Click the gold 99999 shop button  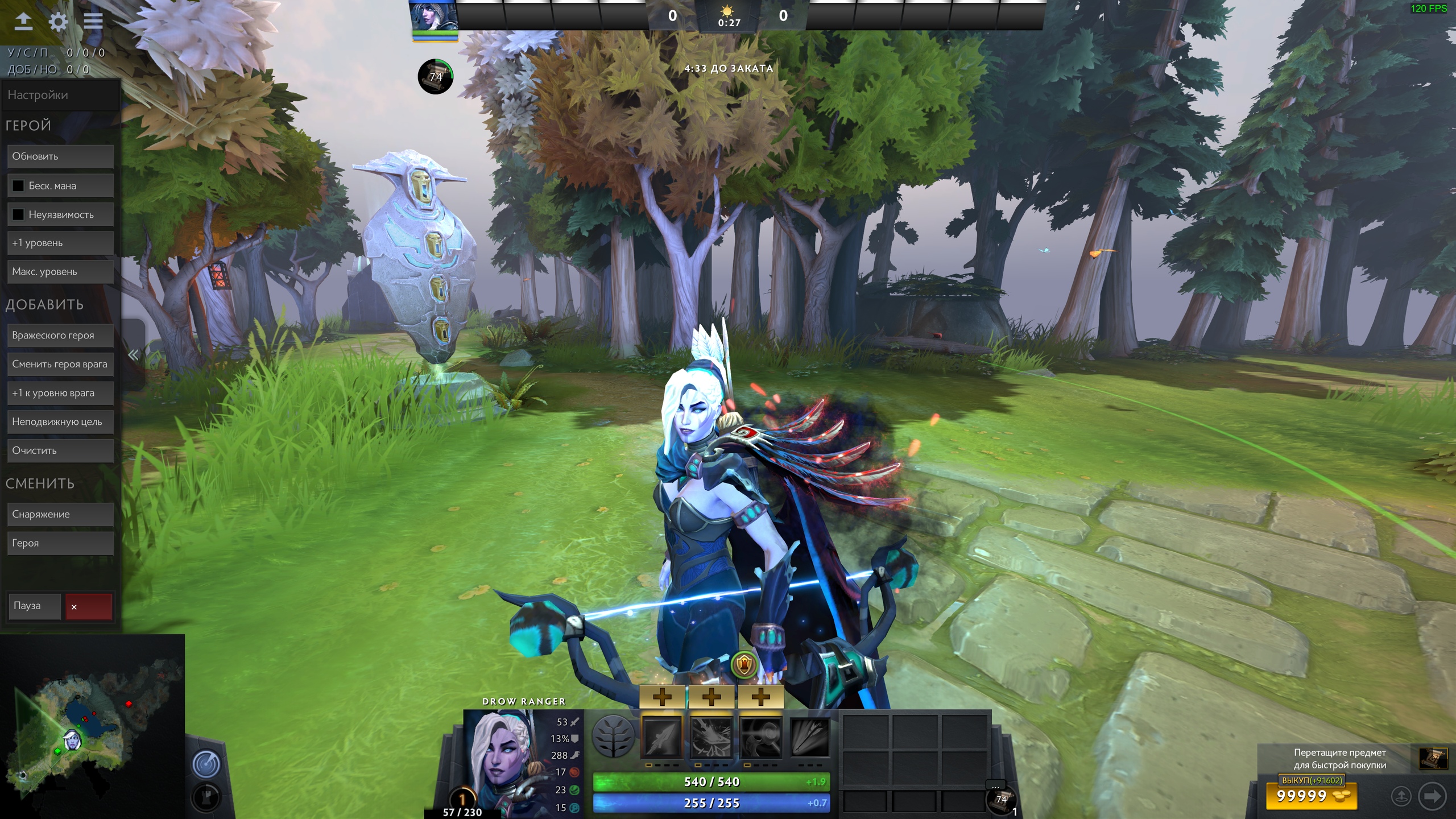[x=1311, y=796]
